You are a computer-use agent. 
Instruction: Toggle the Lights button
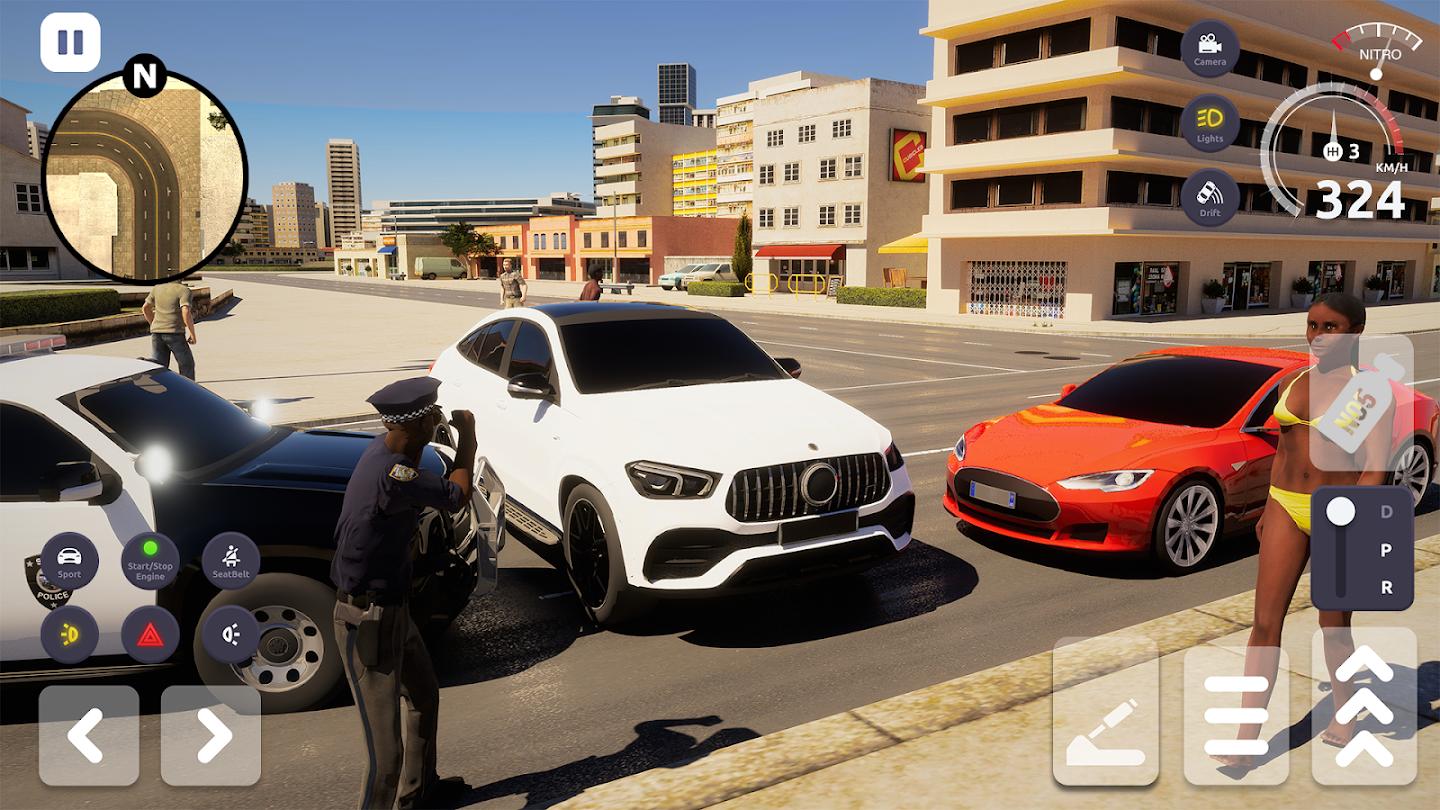(x=1209, y=124)
